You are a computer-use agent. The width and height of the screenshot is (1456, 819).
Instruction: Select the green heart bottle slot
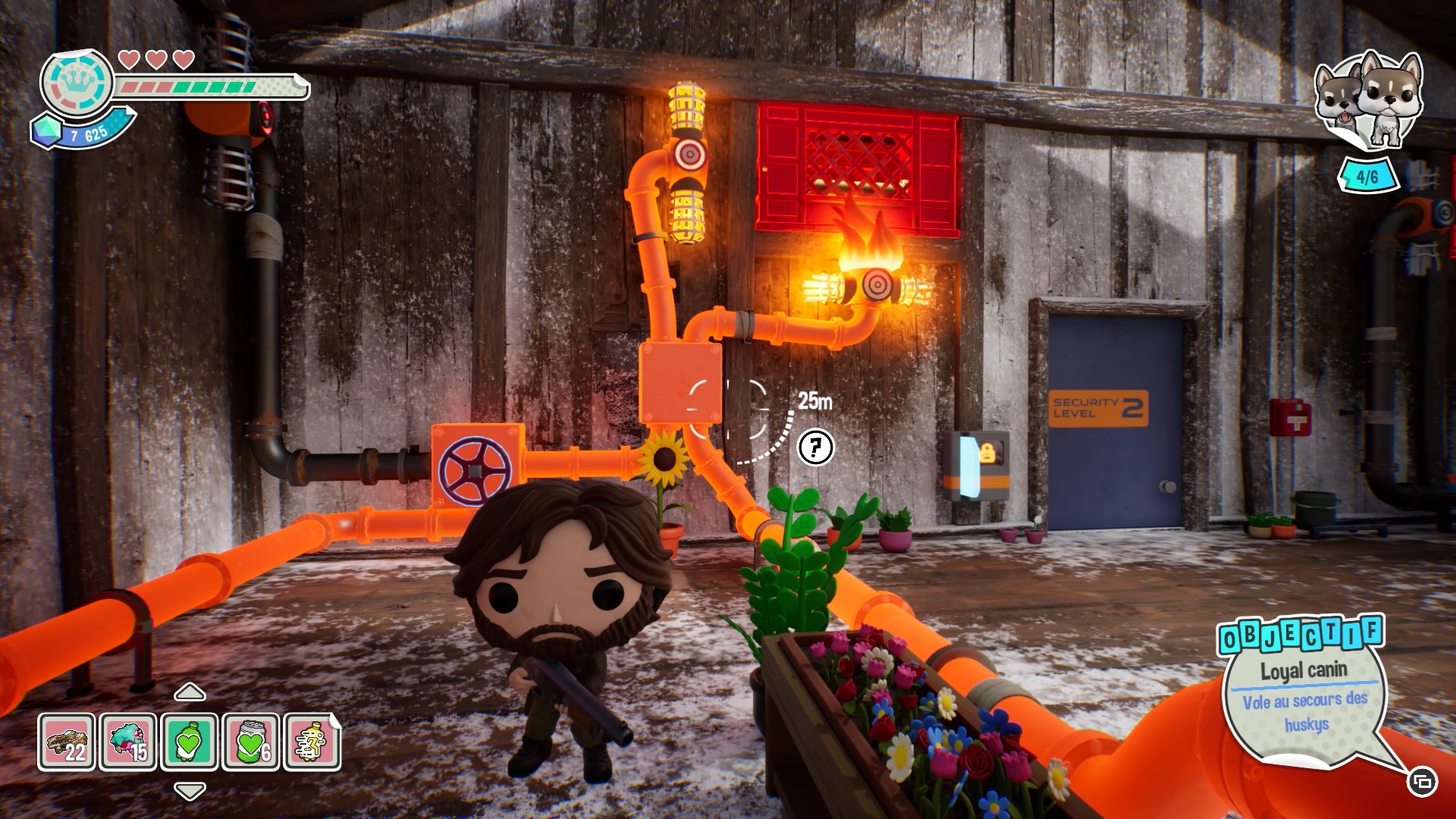click(190, 742)
